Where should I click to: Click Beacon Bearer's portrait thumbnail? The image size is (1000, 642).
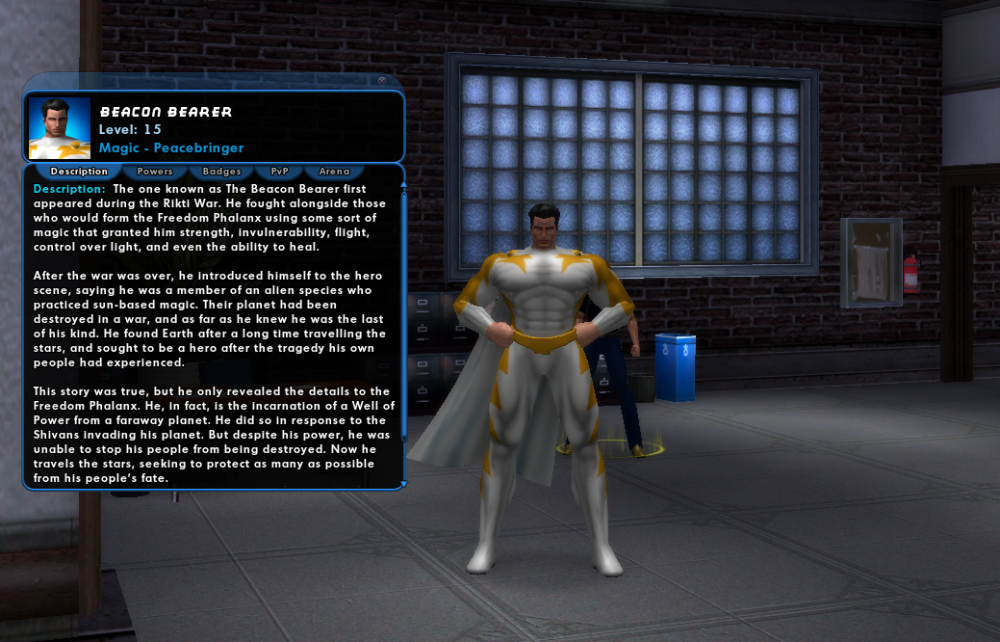pyautogui.click(x=60, y=127)
